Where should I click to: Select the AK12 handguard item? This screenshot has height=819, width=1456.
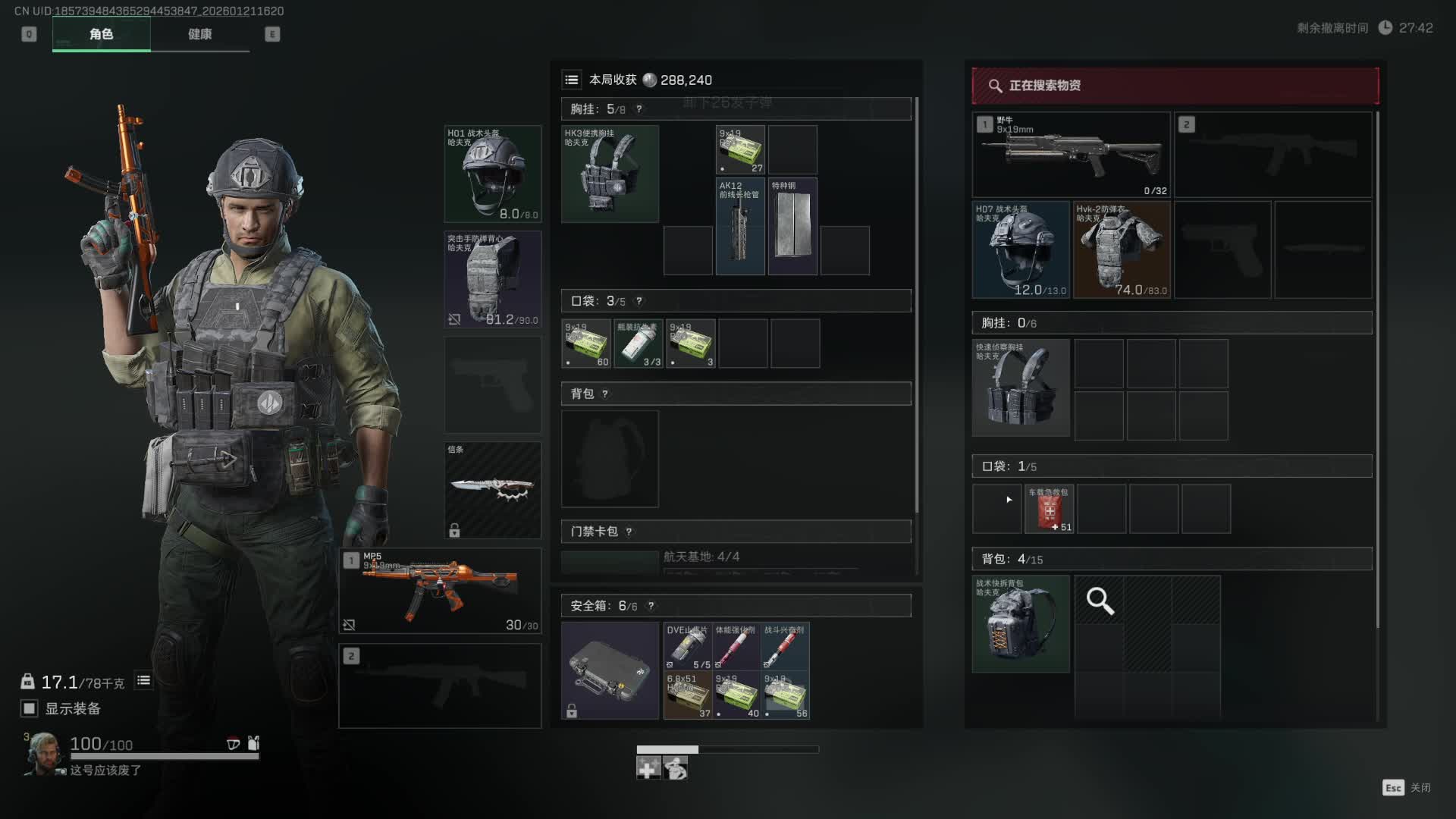point(740,226)
